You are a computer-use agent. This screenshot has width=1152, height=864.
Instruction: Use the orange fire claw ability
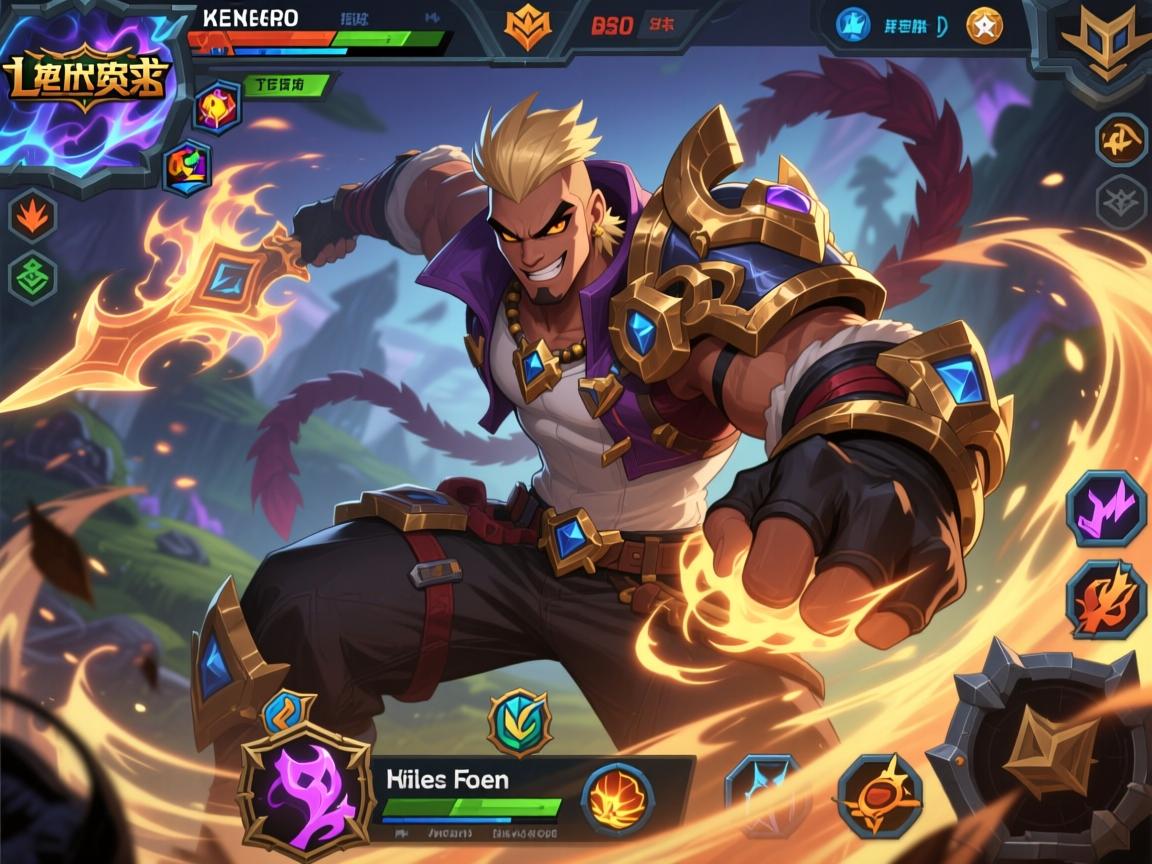pyautogui.click(x=1106, y=598)
